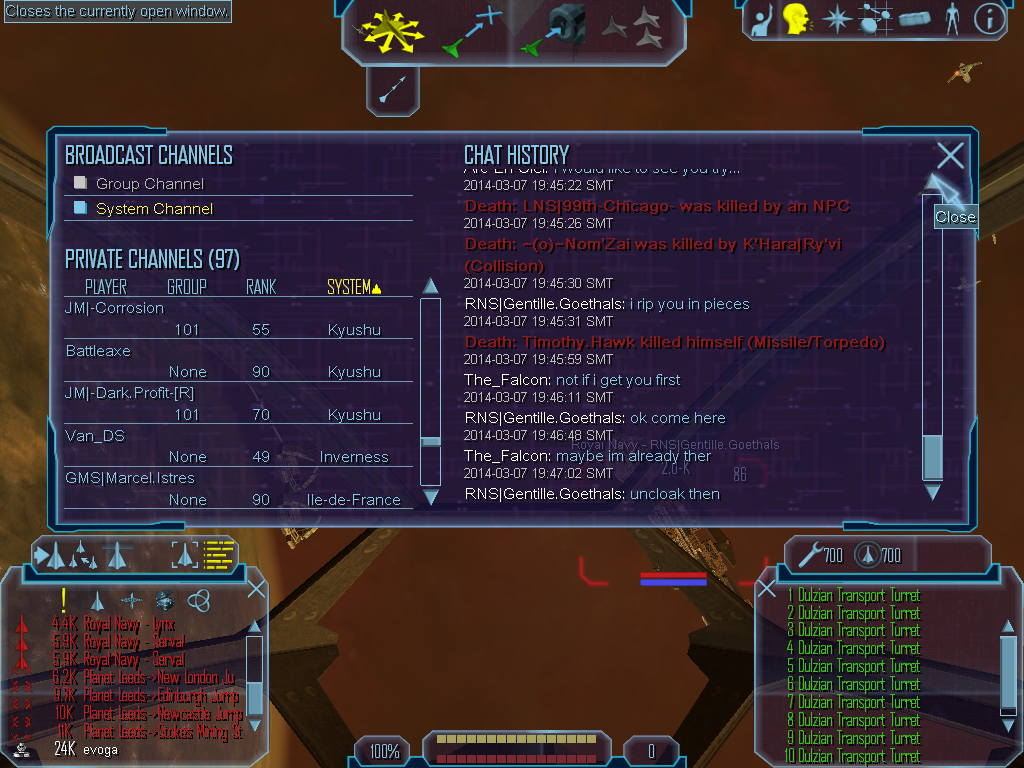
Task: Sort private channels by Rank header
Action: click(261, 288)
